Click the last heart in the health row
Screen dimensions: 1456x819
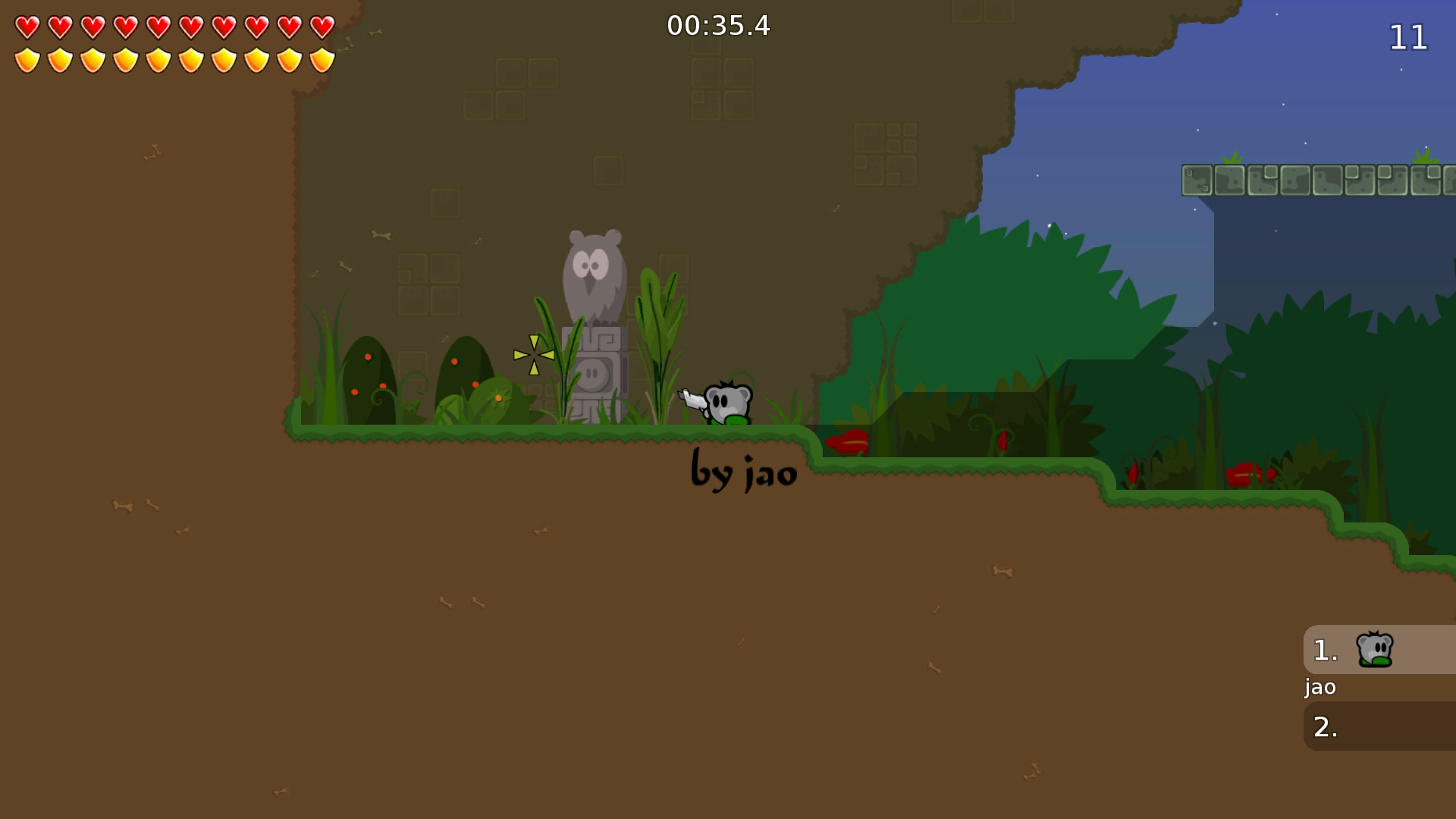point(322,25)
